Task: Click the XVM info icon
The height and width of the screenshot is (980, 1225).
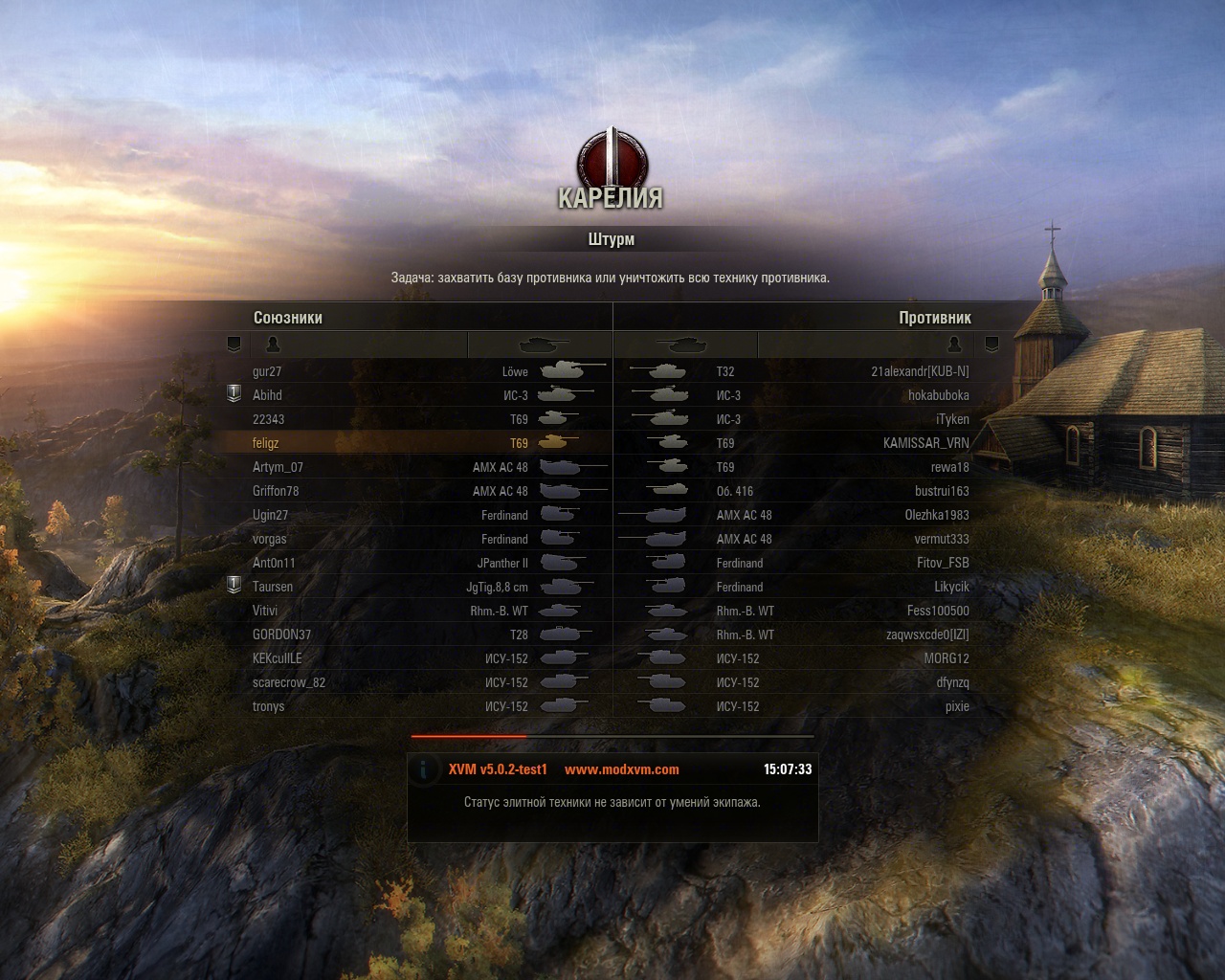Action: pos(424,769)
